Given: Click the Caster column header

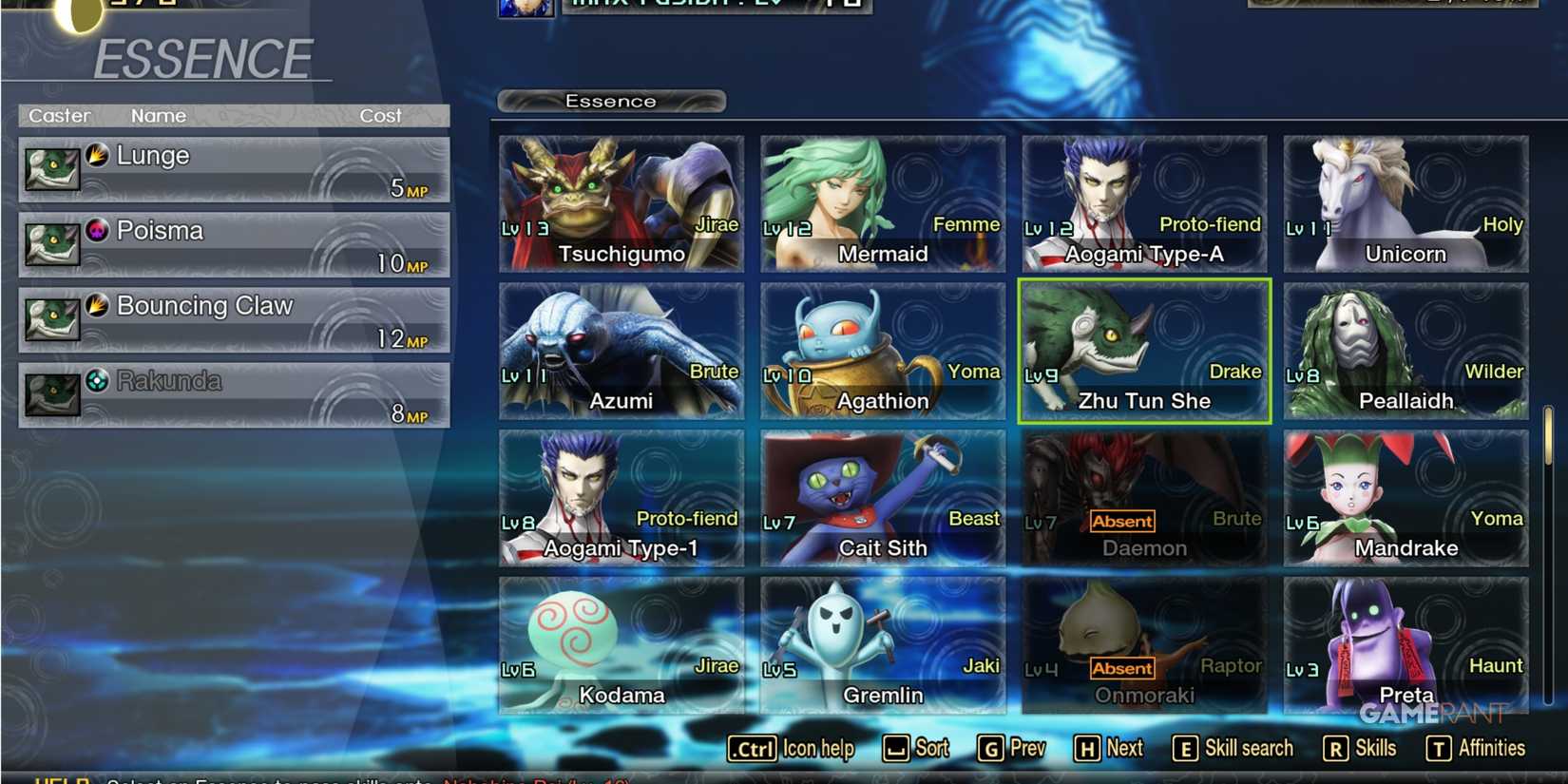Looking at the screenshot, I should 59,115.
